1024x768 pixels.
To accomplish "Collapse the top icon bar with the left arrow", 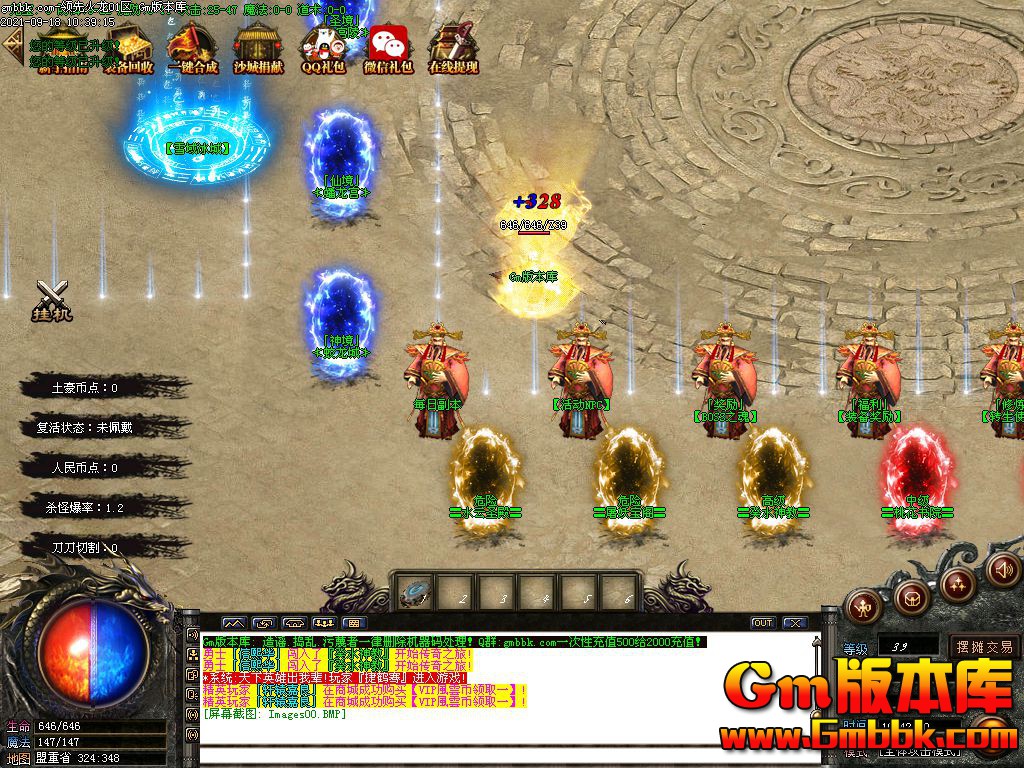I will [12, 44].
